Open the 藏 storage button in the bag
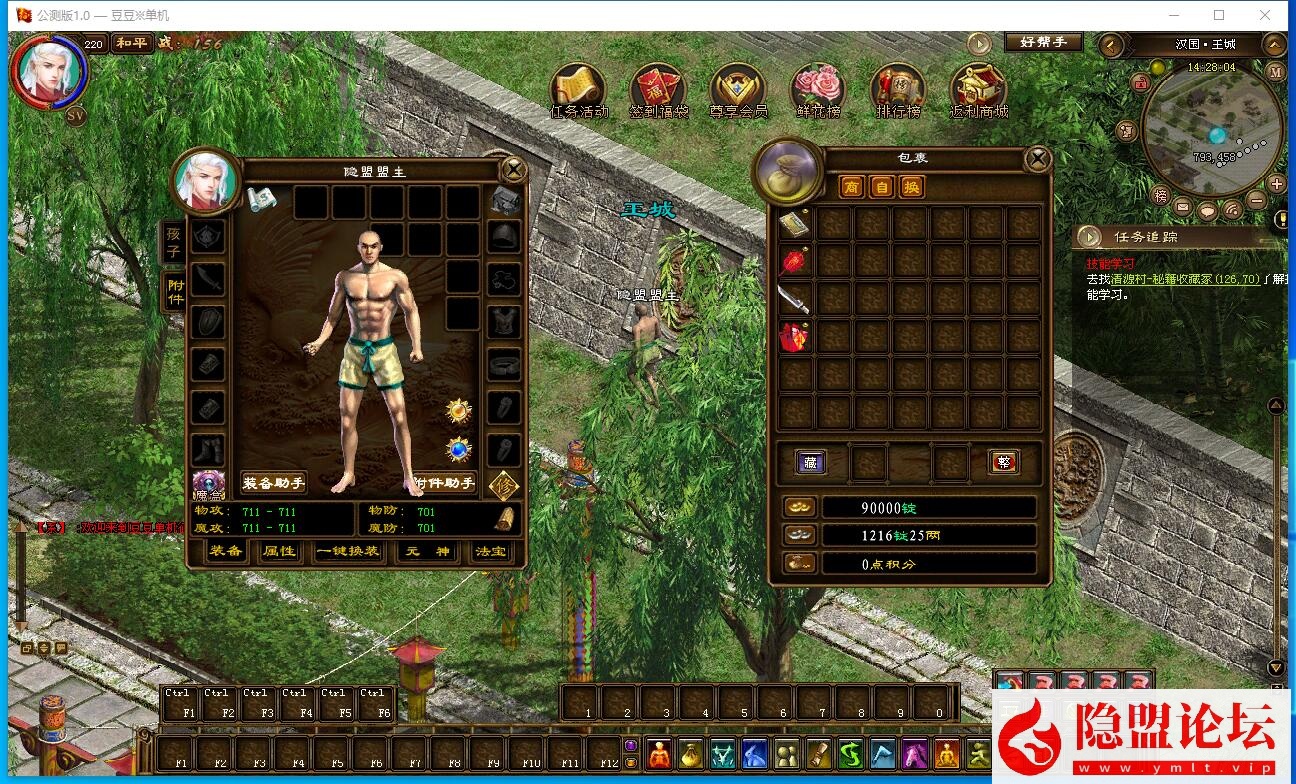The width and height of the screenshot is (1296, 784). 810,461
